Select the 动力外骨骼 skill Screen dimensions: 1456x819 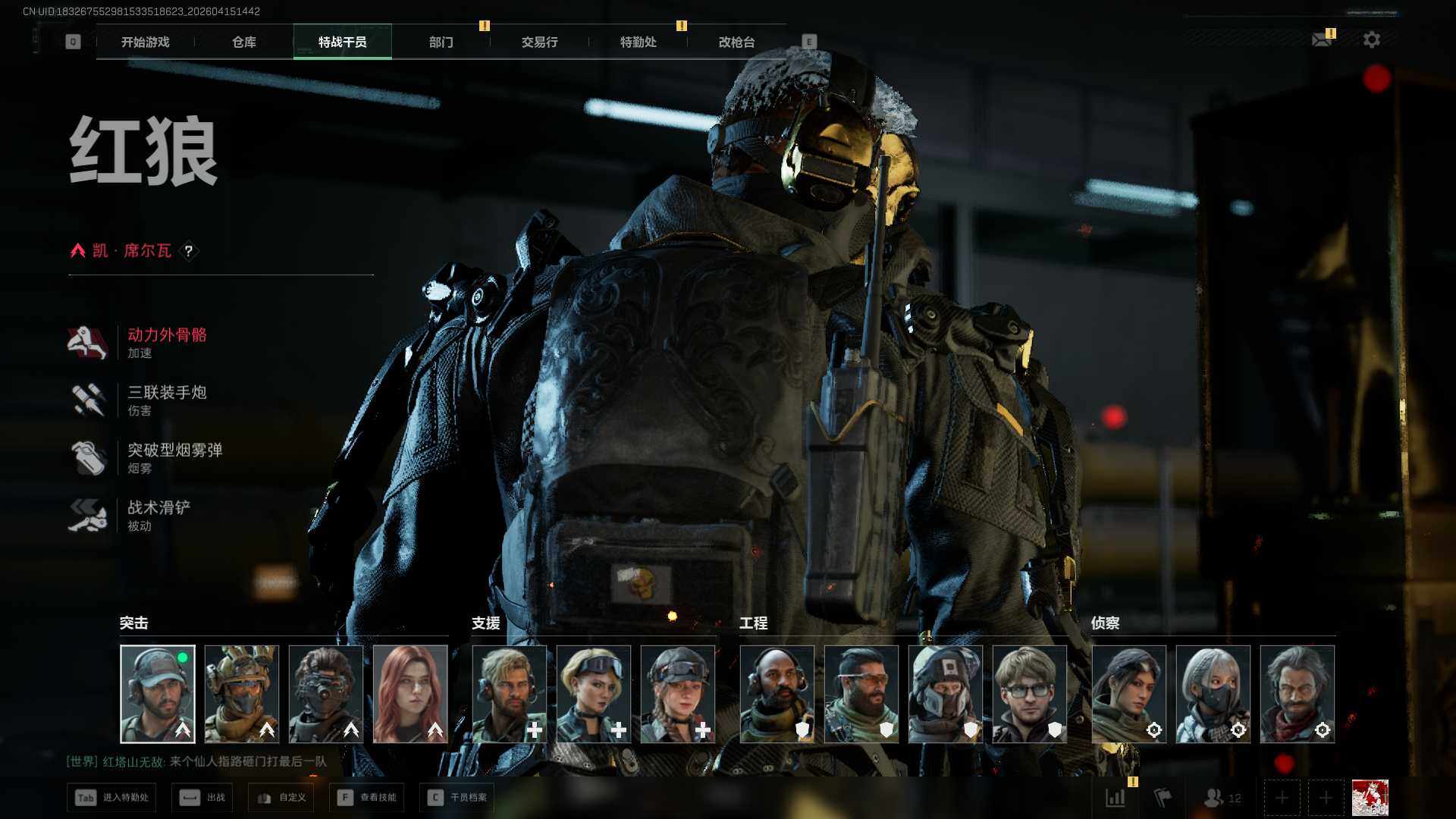tap(166, 342)
